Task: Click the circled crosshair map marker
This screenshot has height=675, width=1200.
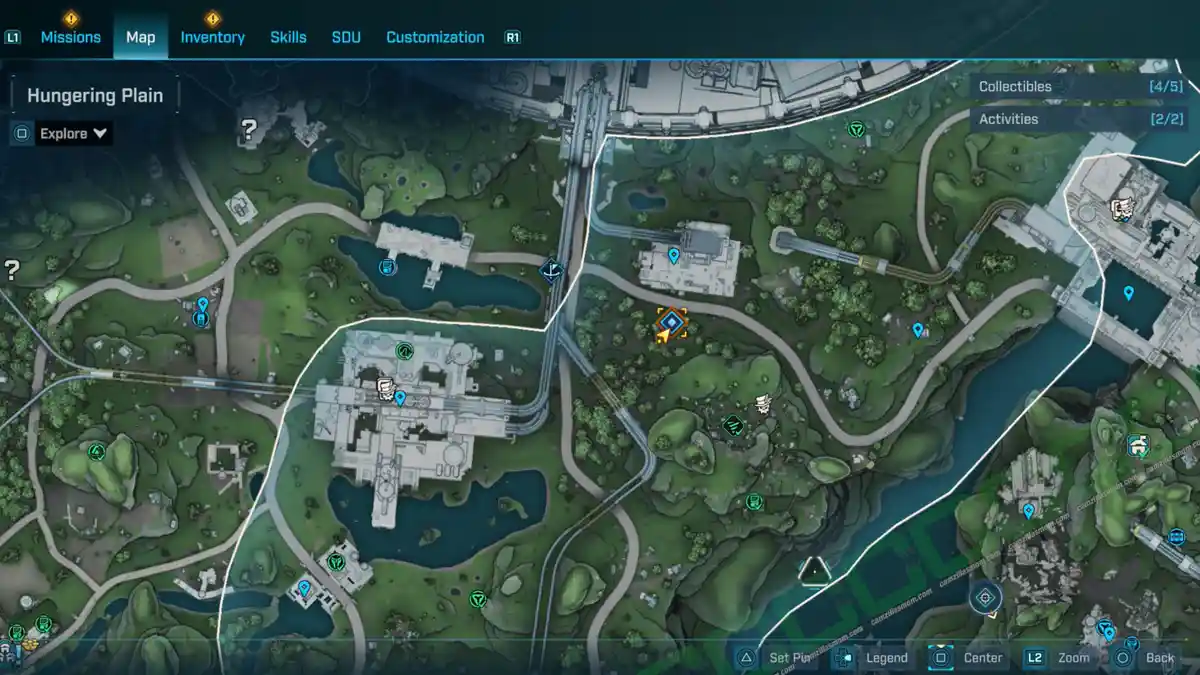Action: pos(986,598)
